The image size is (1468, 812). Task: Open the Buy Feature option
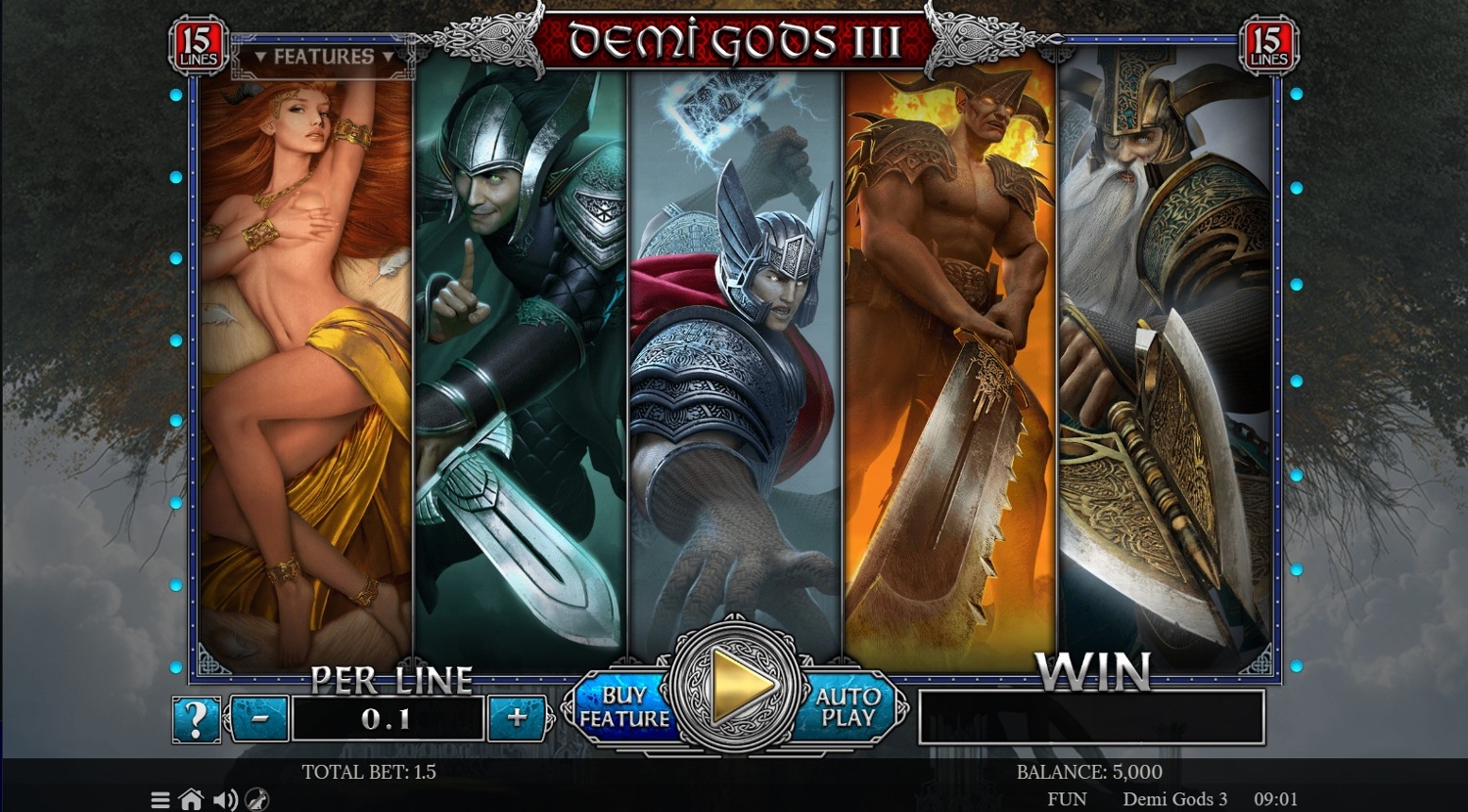point(623,706)
